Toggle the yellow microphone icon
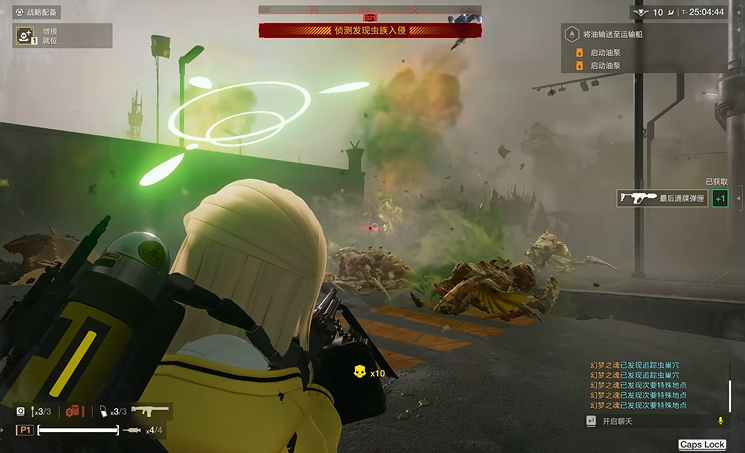Image resolution: width=745 pixels, height=453 pixels. (x=721, y=421)
